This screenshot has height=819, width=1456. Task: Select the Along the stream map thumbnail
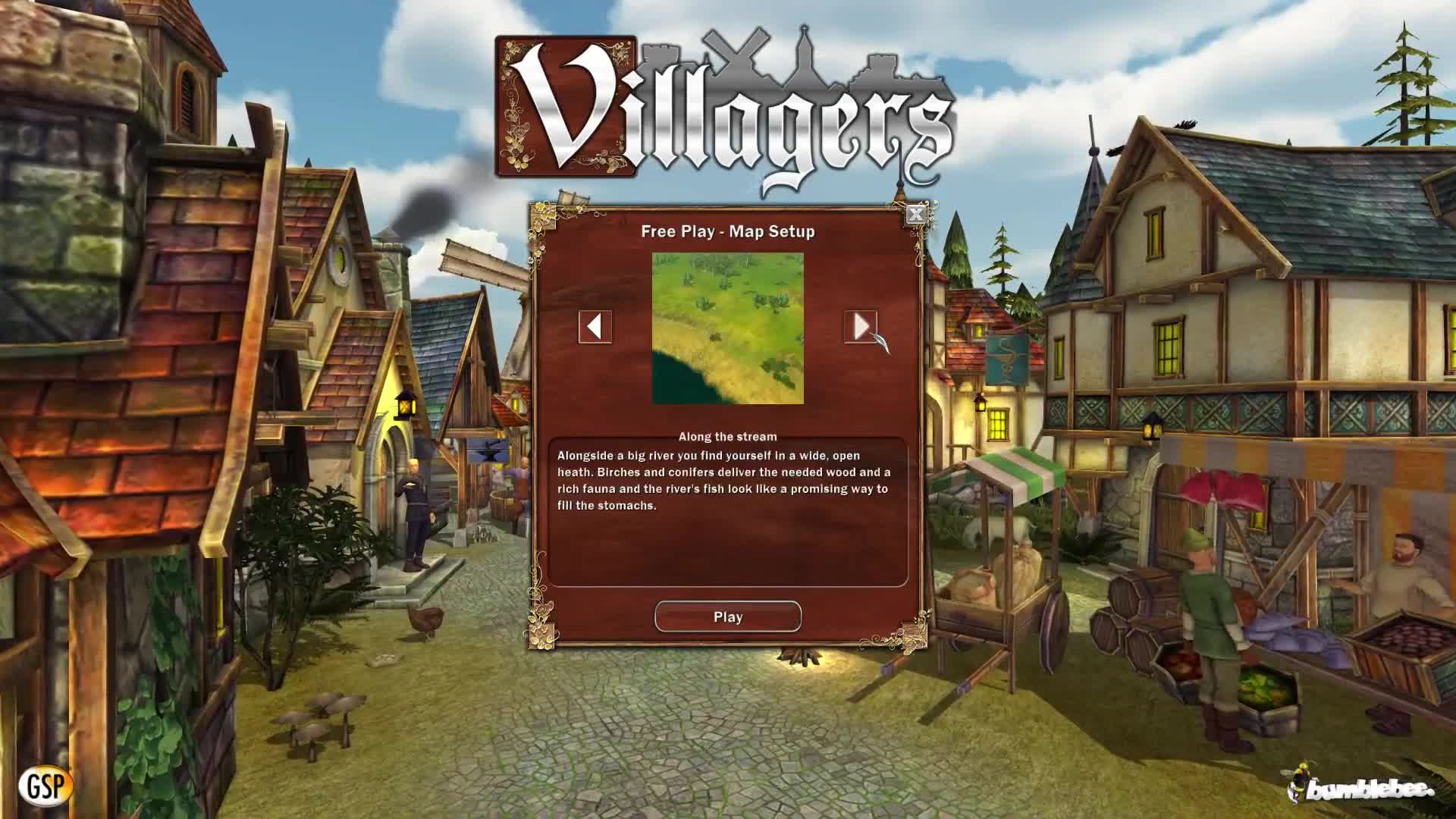(726, 330)
